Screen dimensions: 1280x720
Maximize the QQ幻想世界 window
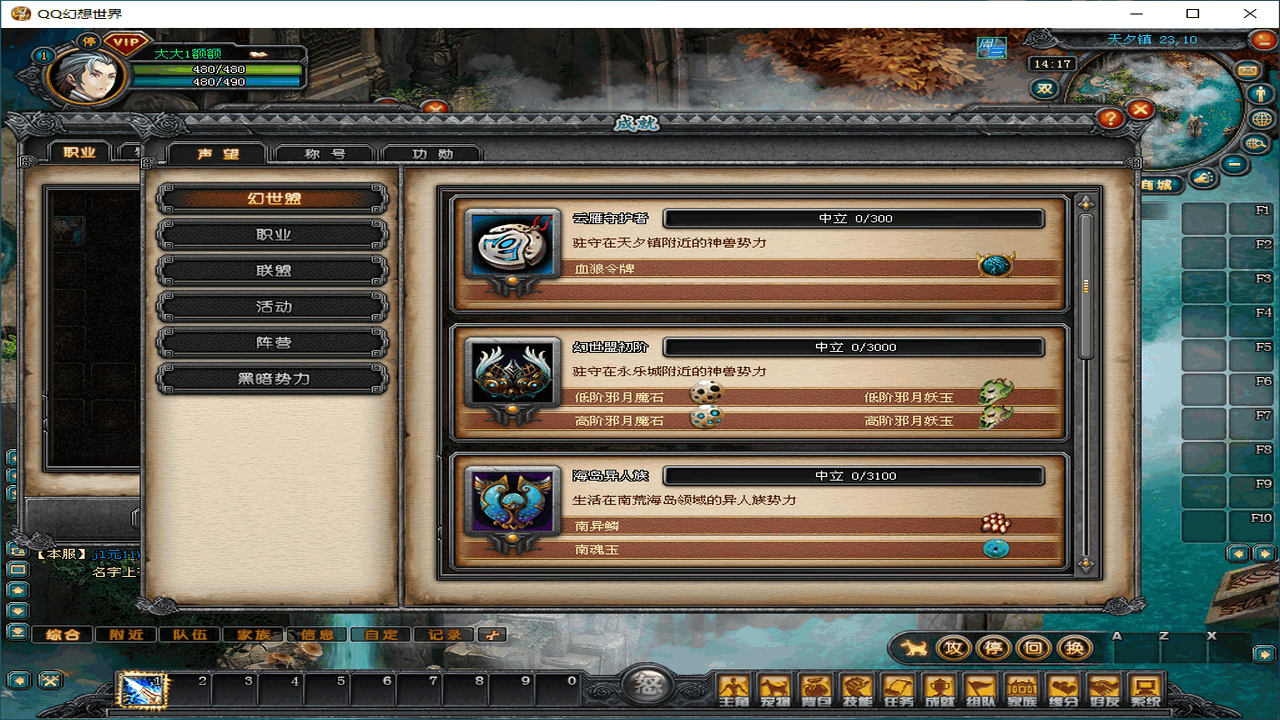pos(1192,14)
